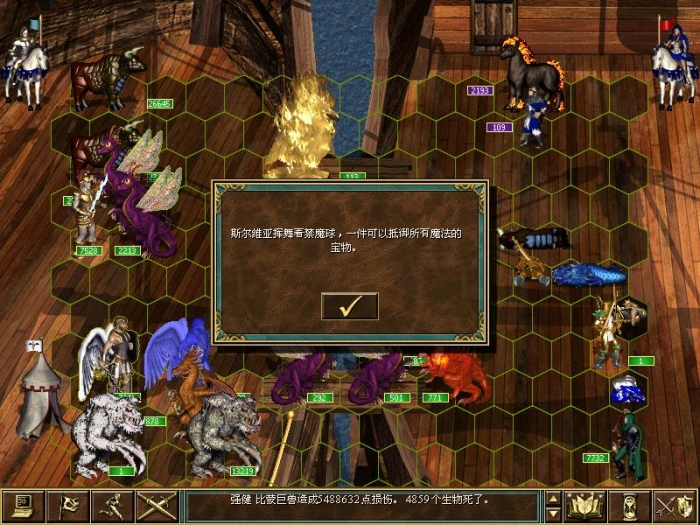Confirm the dialog with the checkmark button
Screen dimensions: 700x525
pyautogui.click(x=349, y=306)
